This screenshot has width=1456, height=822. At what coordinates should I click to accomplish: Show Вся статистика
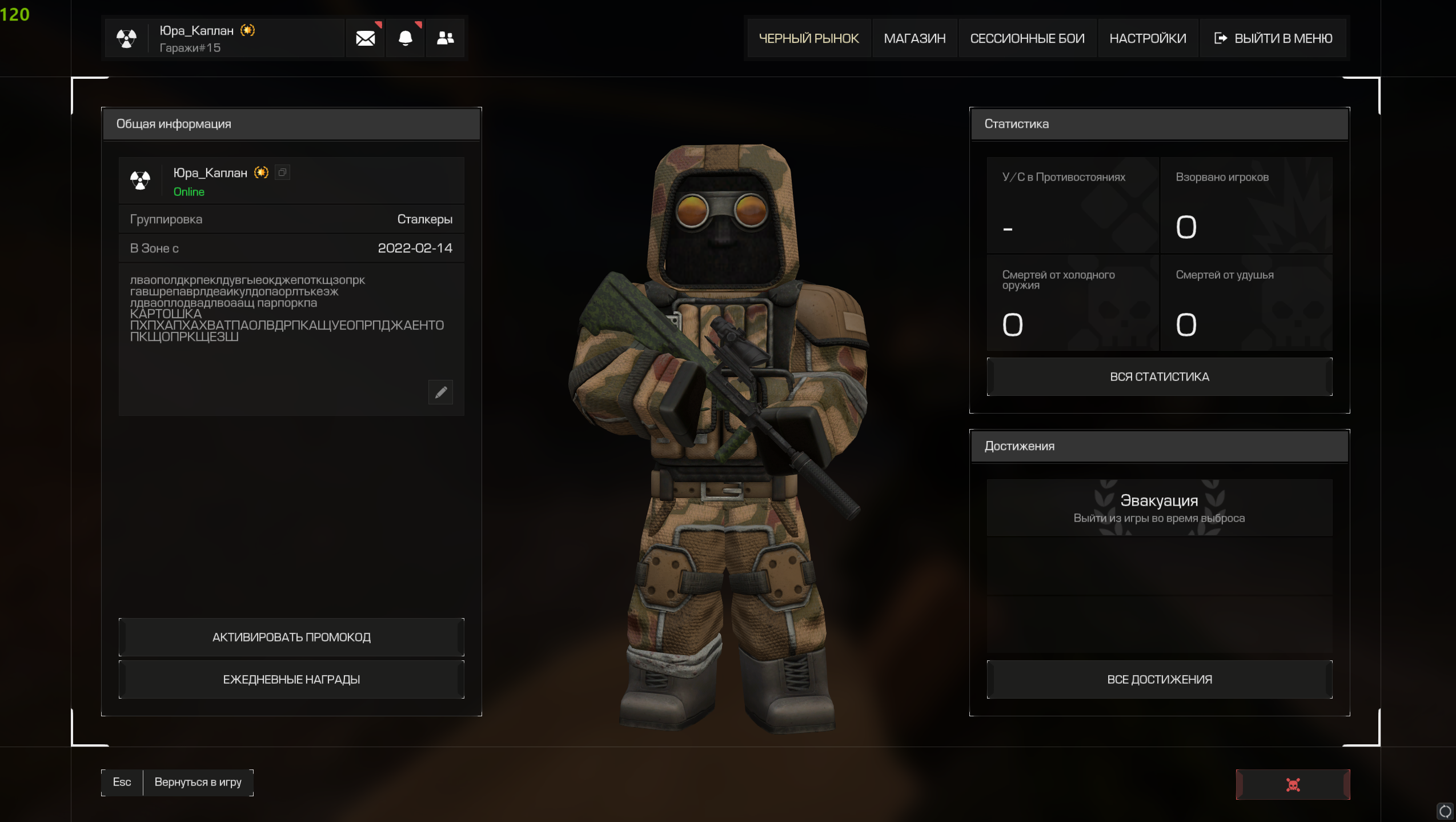[1159, 377]
